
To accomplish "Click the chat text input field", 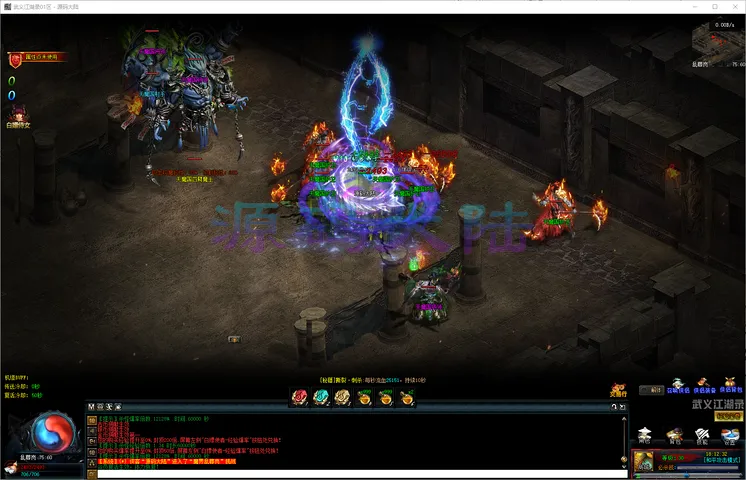I will 350,473.
